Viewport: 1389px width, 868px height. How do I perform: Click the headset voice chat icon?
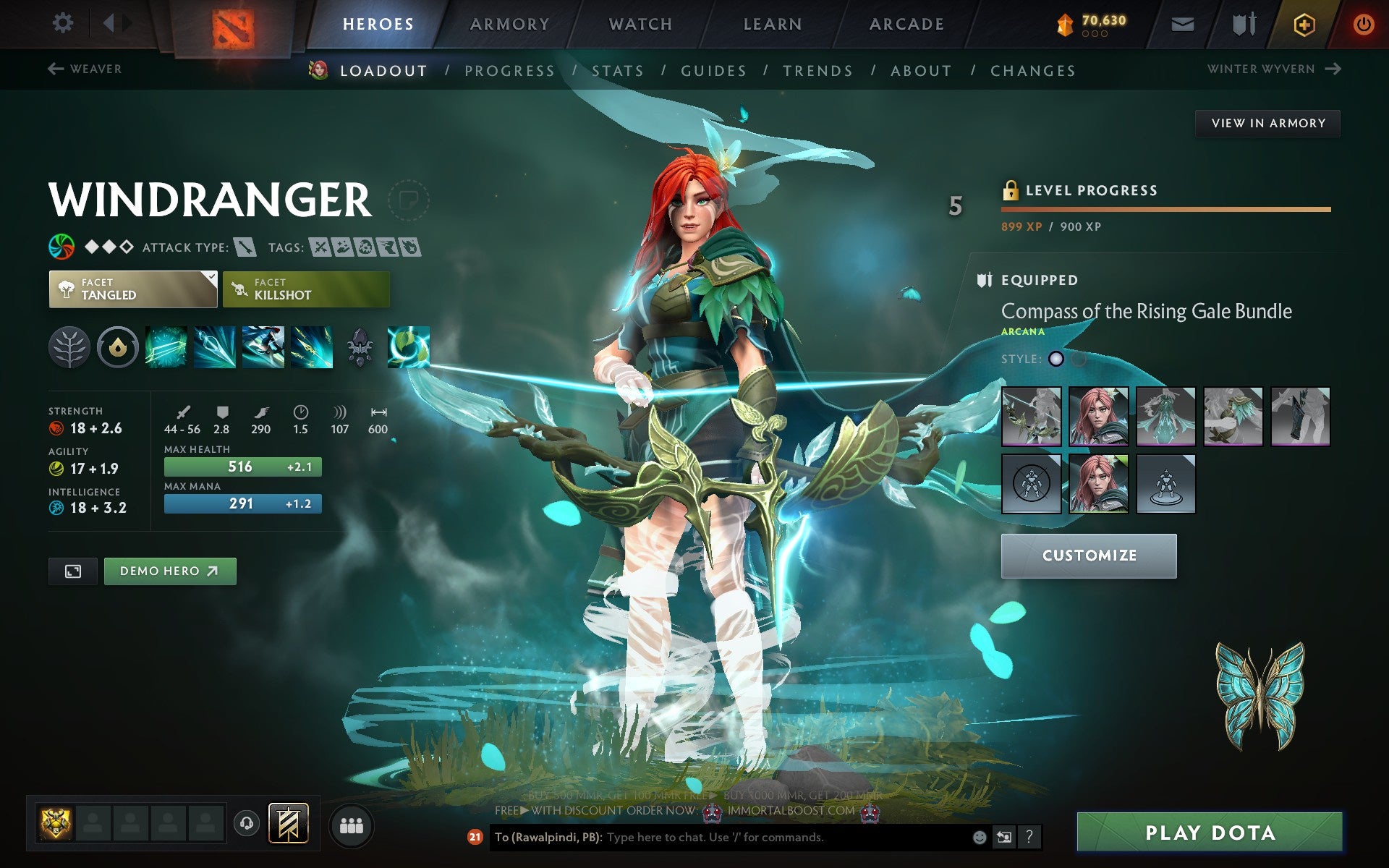(x=247, y=825)
